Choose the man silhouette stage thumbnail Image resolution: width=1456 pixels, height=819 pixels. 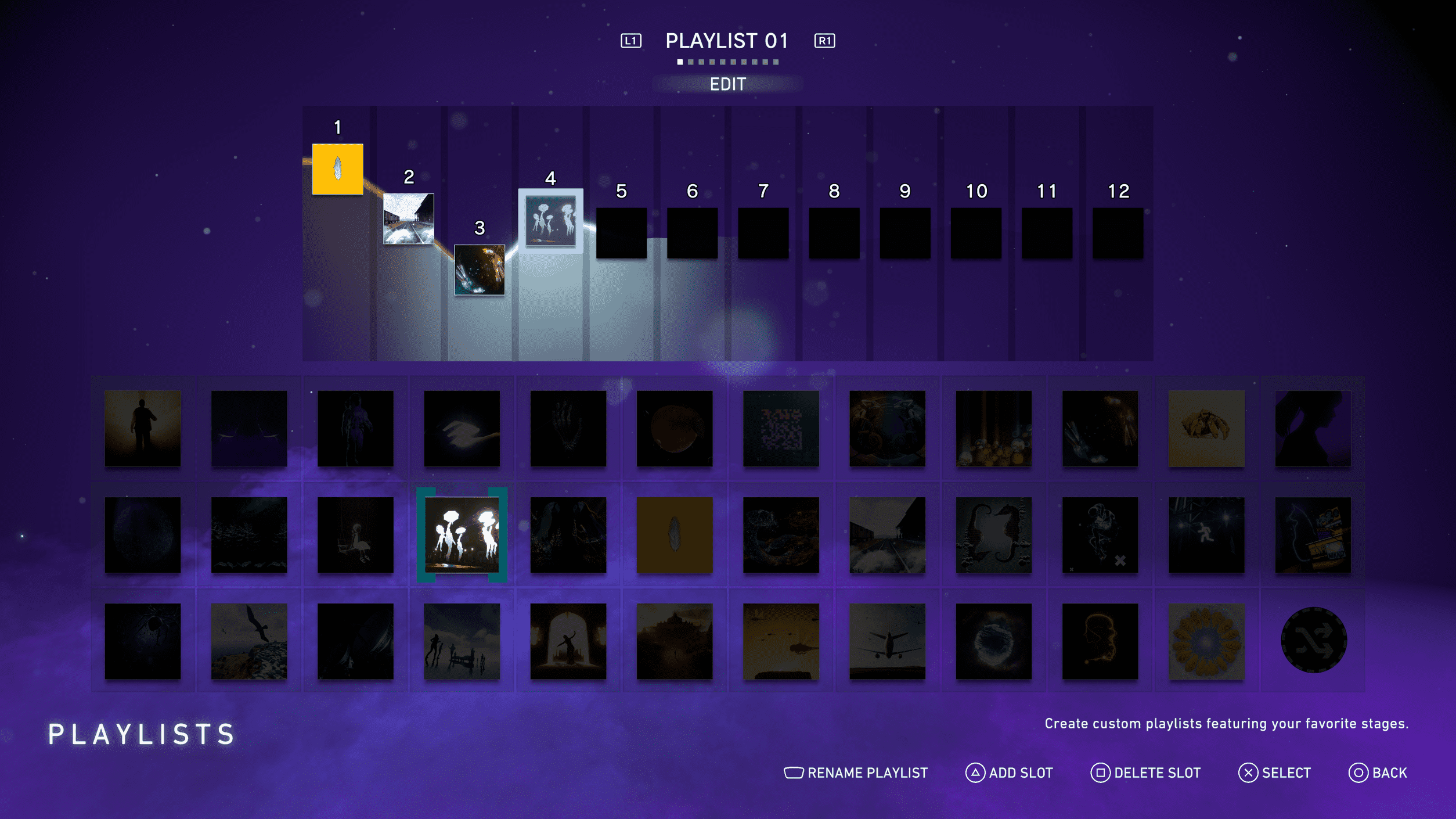[142, 428]
